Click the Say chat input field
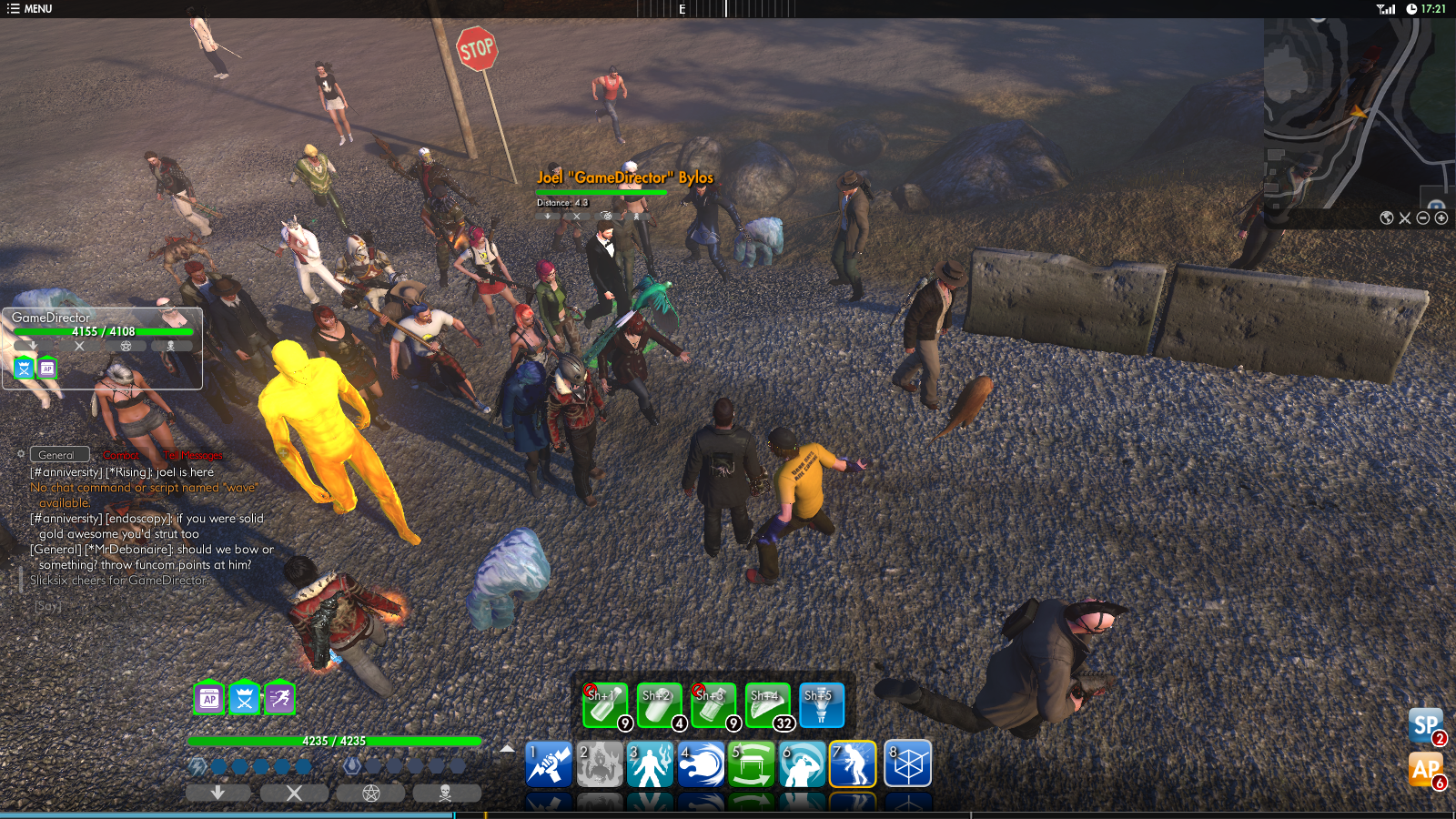 coord(136,605)
